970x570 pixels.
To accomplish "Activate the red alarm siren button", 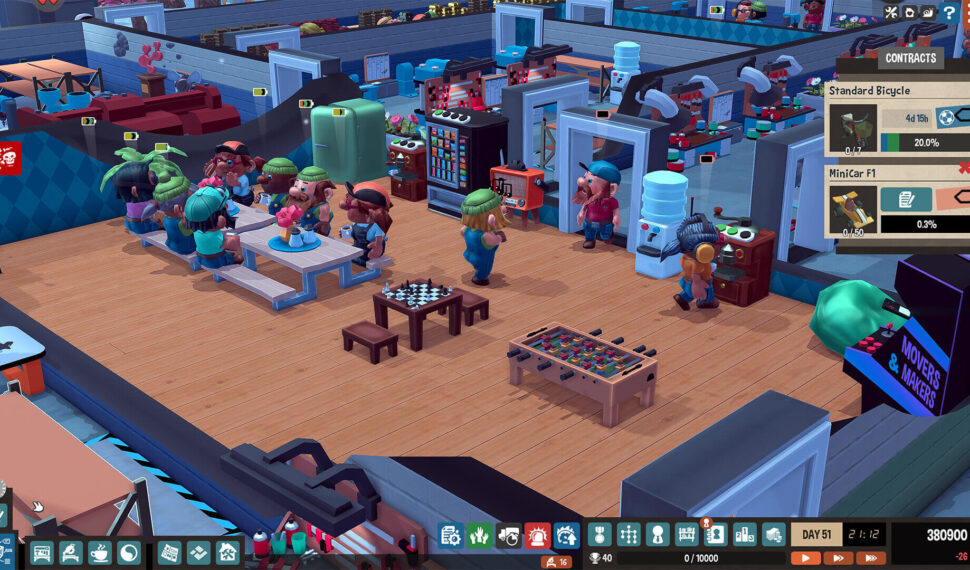I will click(x=538, y=535).
